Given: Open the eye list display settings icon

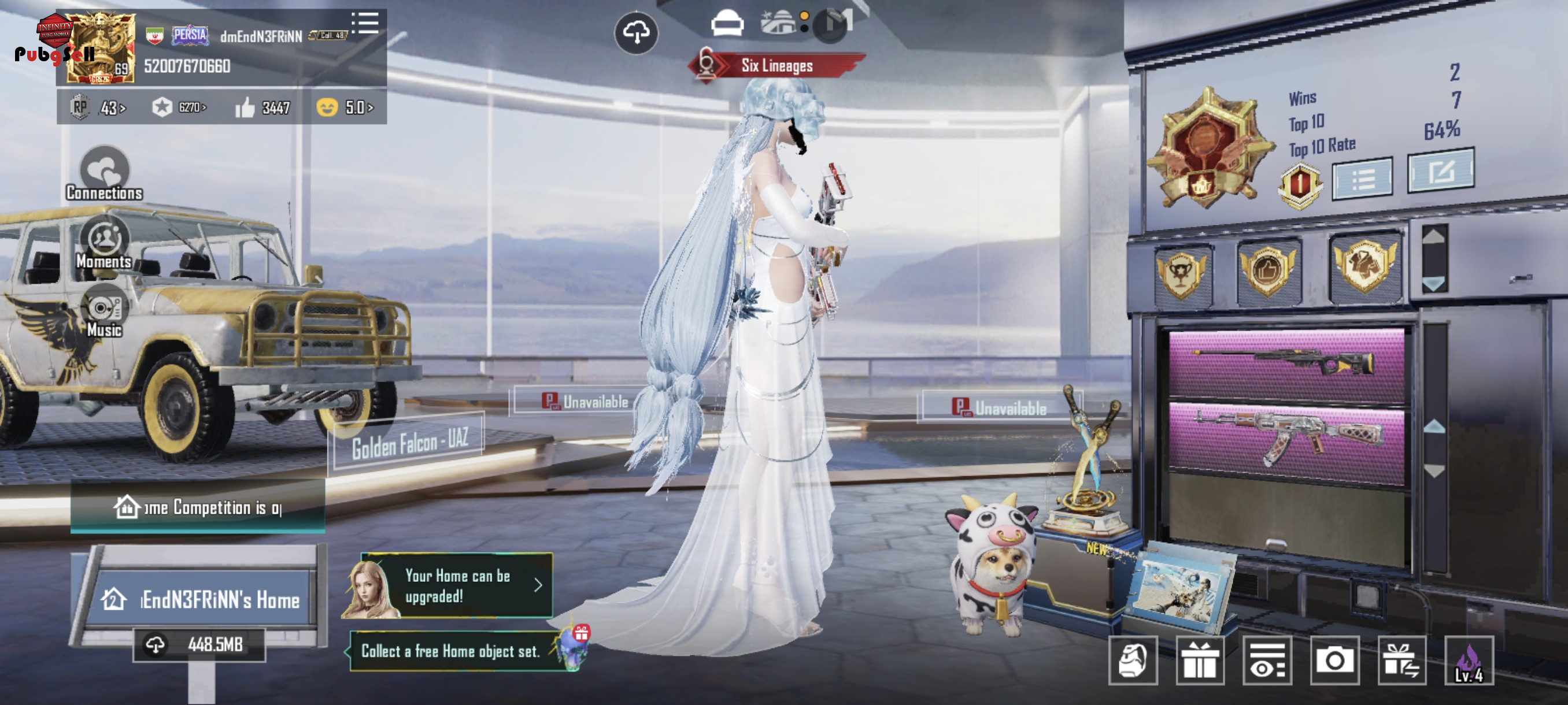Looking at the screenshot, I should click(1267, 661).
